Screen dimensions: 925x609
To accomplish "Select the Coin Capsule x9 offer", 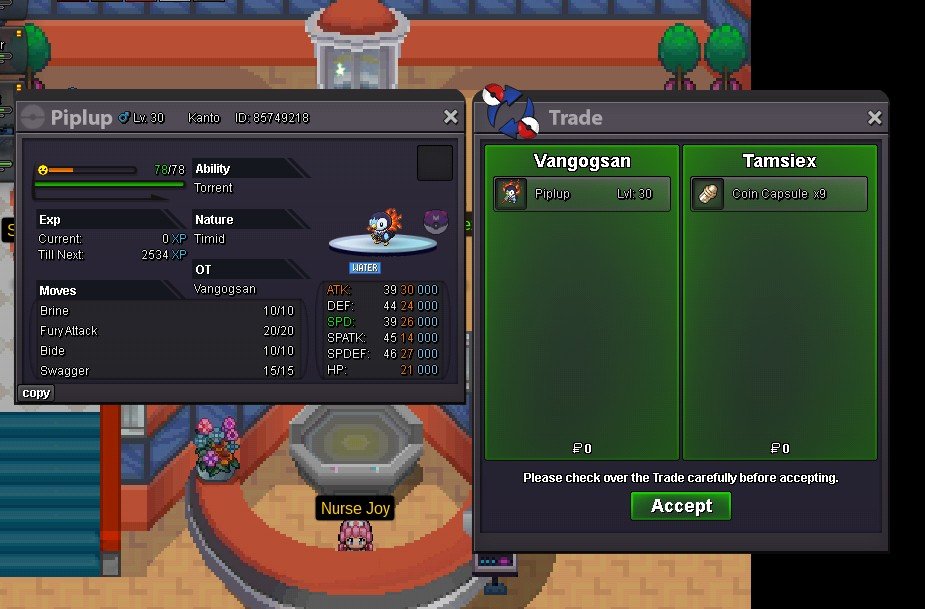I will pyautogui.click(x=779, y=194).
